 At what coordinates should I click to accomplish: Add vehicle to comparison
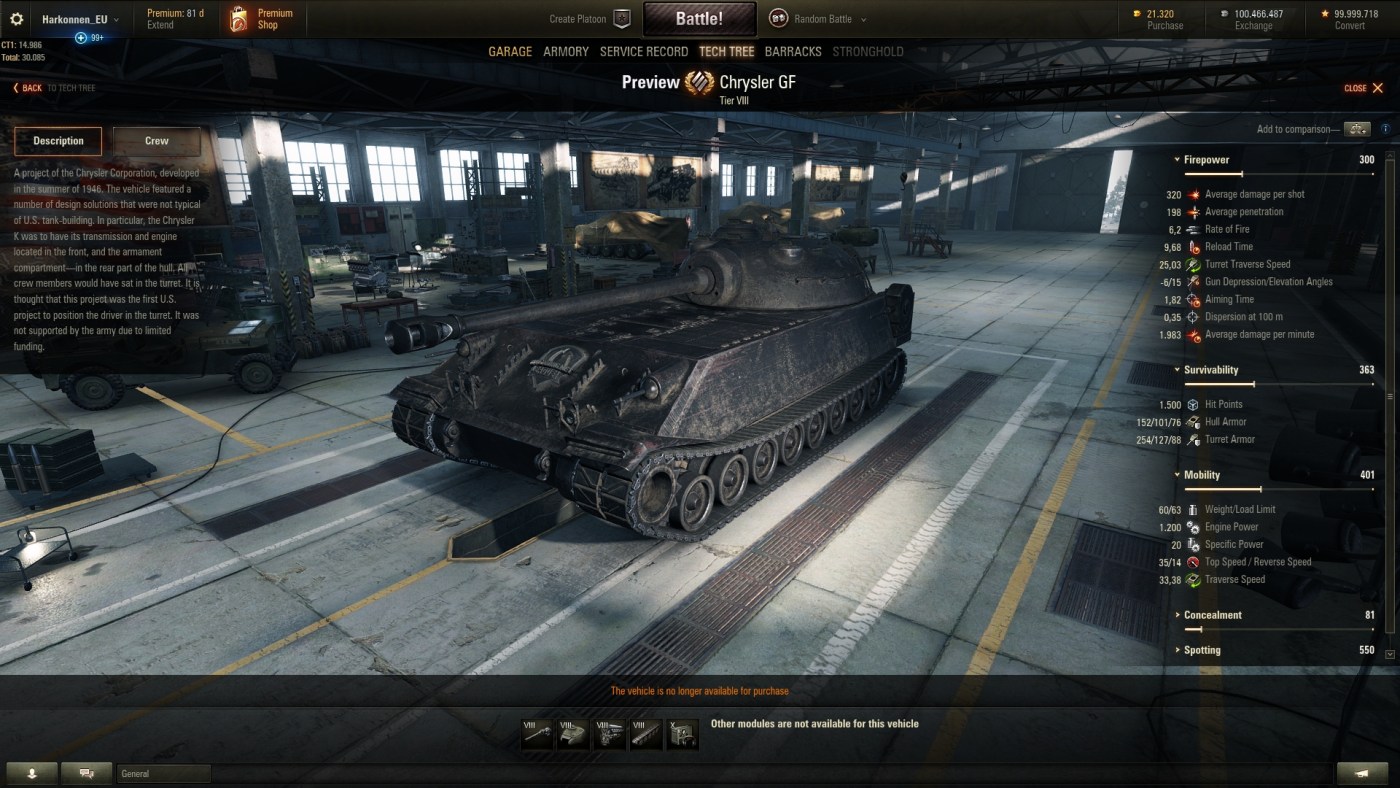pos(1356,129)
